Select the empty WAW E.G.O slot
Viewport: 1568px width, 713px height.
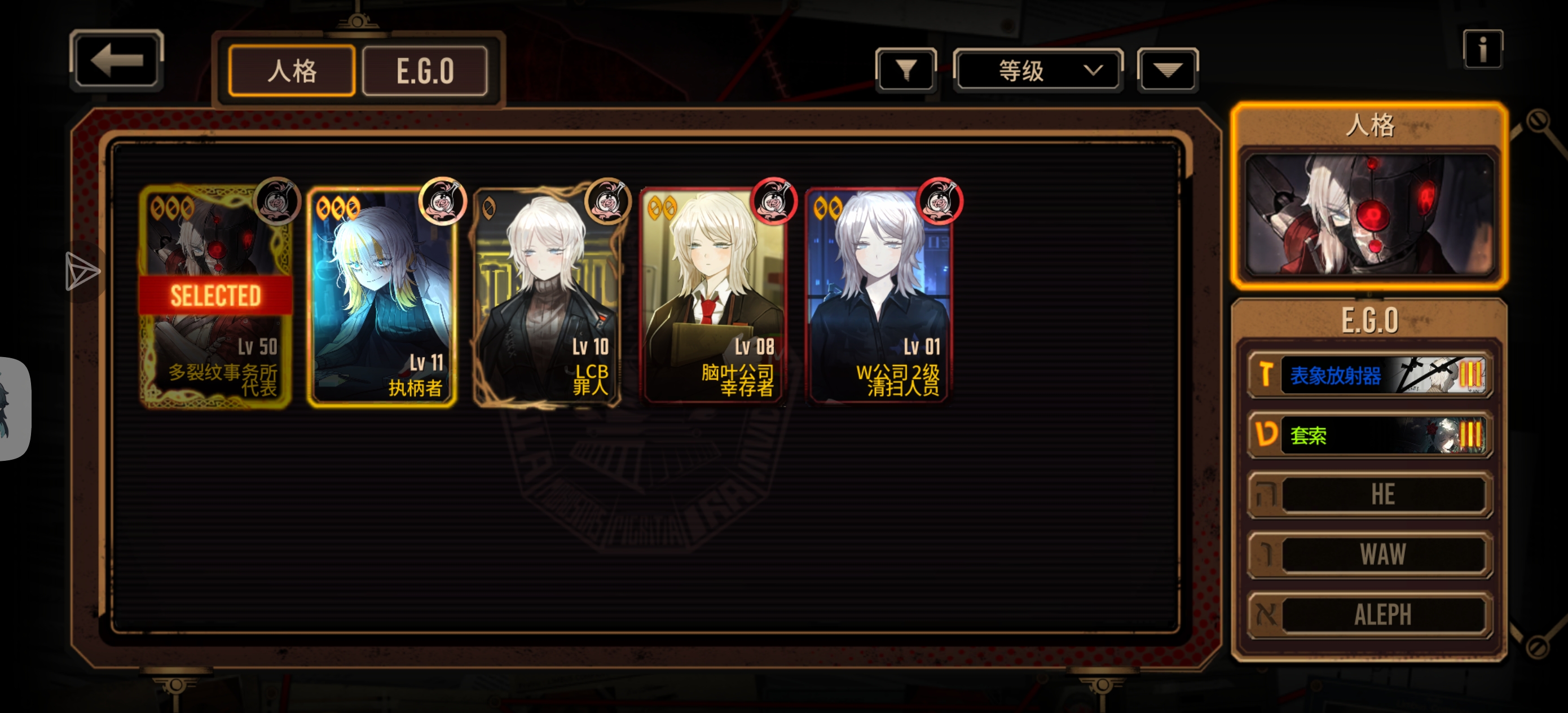point(1369,554)
